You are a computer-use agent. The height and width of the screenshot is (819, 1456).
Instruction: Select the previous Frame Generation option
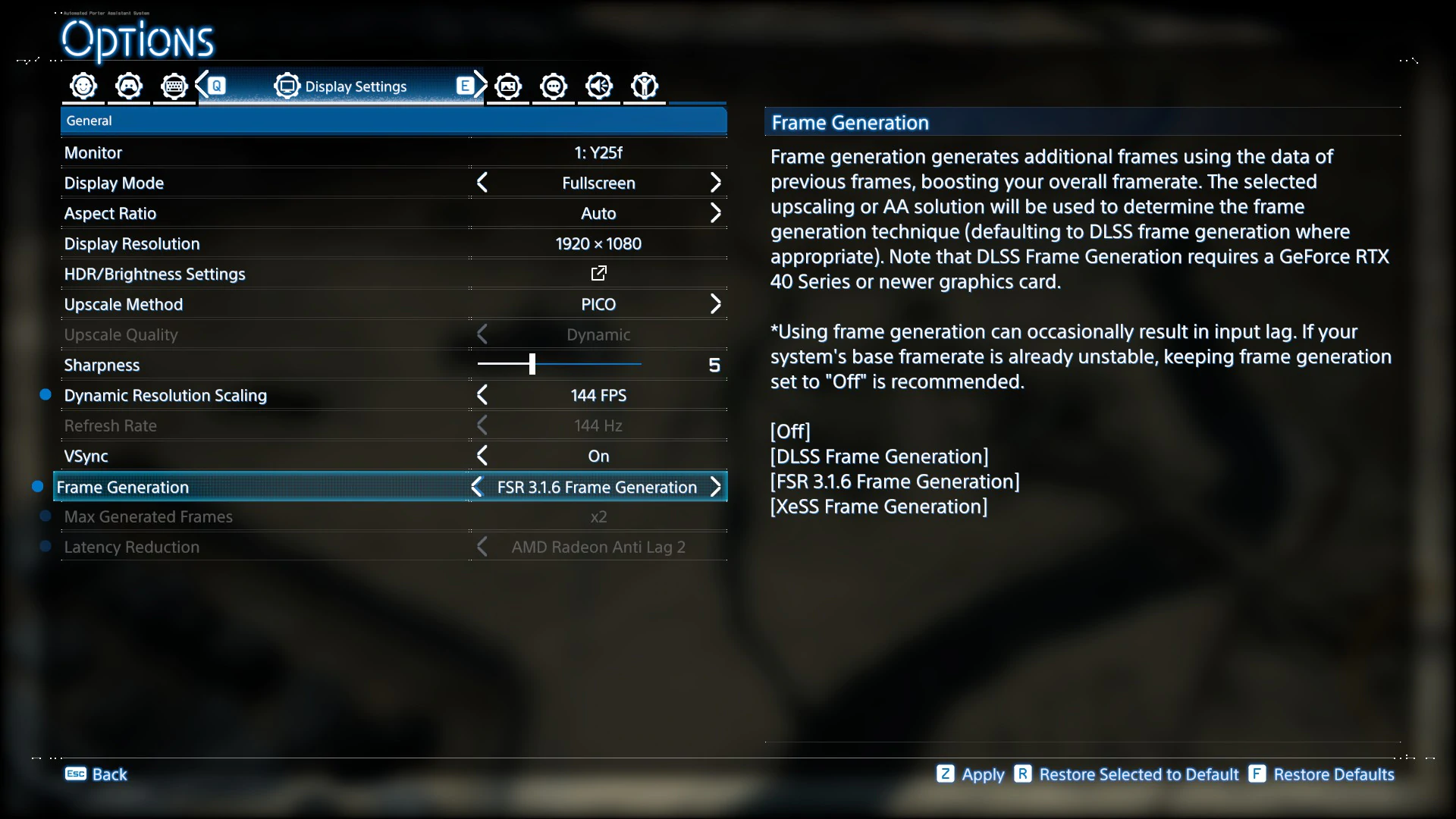[x=477, y=487]
